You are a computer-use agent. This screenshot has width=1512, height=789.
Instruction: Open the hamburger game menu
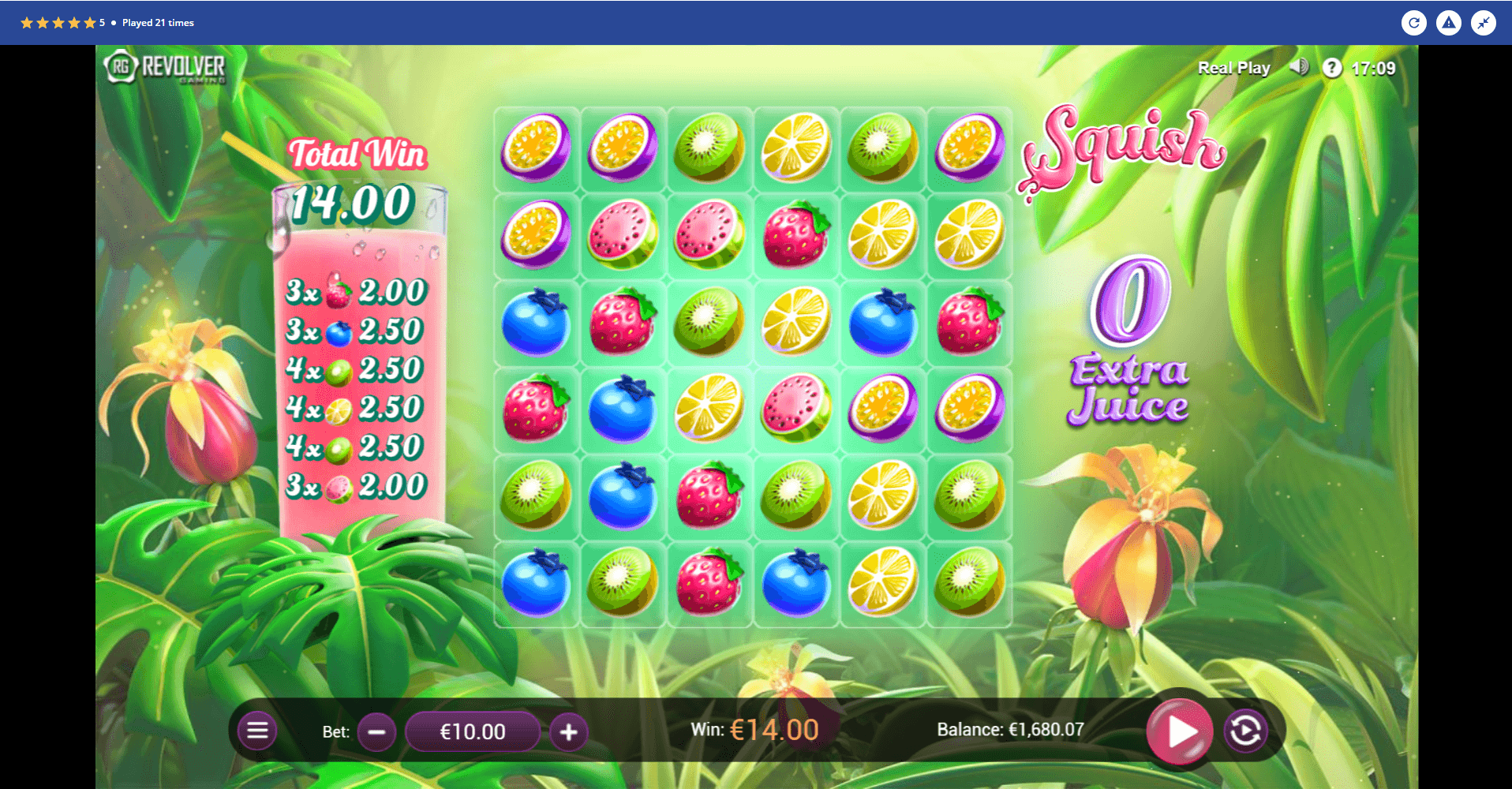(257, 731)
